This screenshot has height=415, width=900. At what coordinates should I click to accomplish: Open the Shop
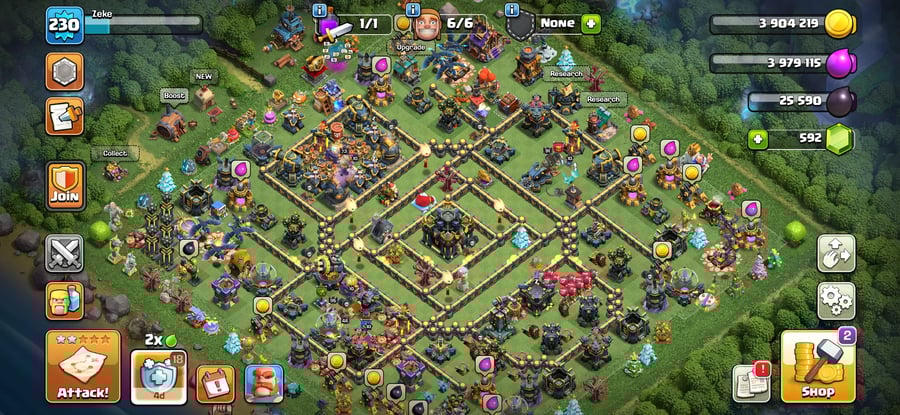[x=817, y=366]
